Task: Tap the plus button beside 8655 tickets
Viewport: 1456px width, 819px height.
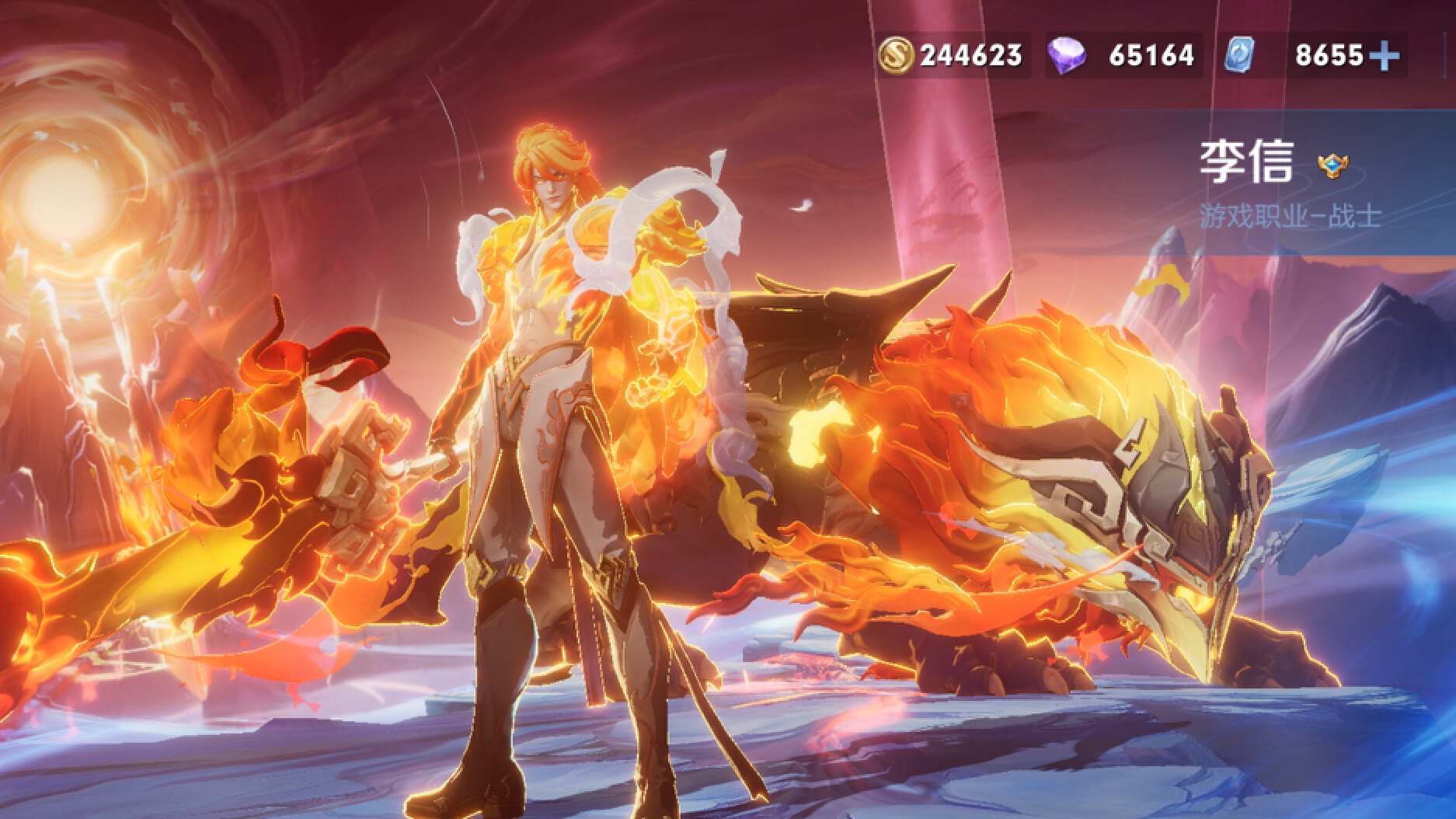Action: (x=1385, y=55)
